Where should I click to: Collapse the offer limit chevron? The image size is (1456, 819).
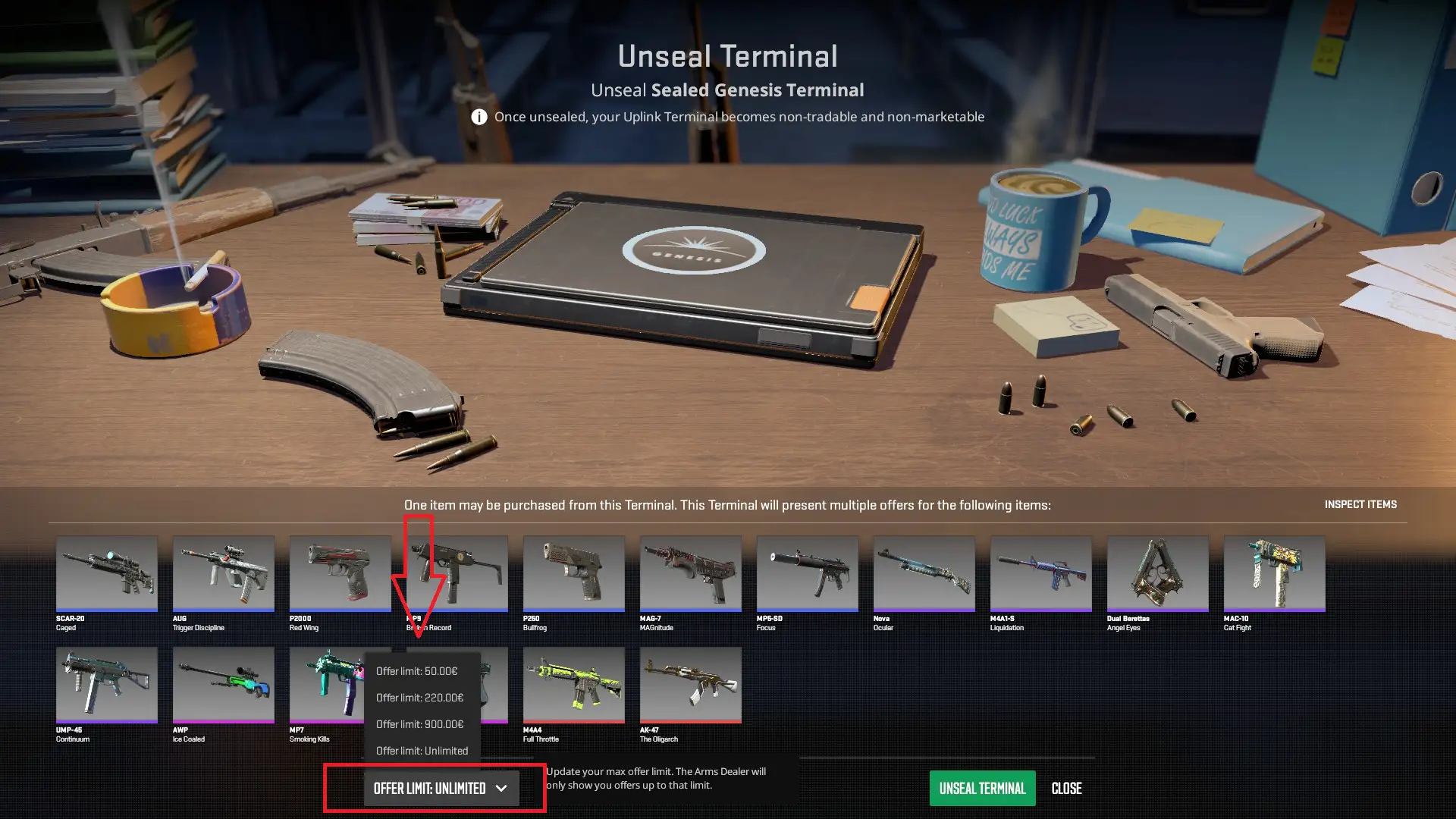[501, 788]
